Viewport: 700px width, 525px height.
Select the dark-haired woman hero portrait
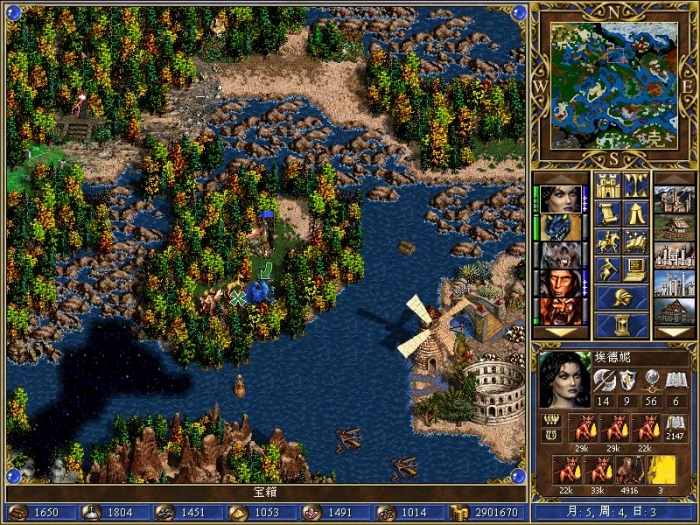click(563, 199)
